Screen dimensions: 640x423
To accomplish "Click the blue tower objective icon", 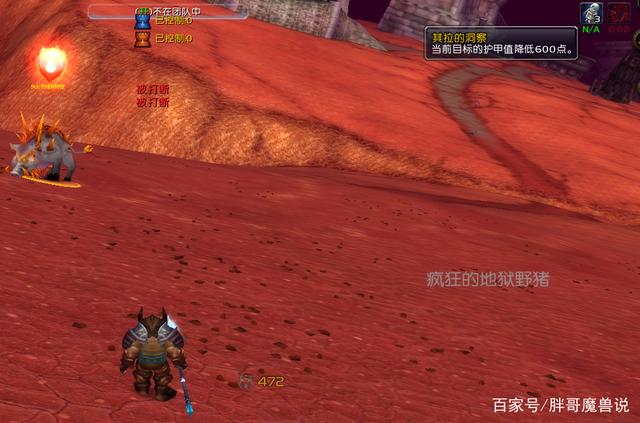I will coord(142,21).
